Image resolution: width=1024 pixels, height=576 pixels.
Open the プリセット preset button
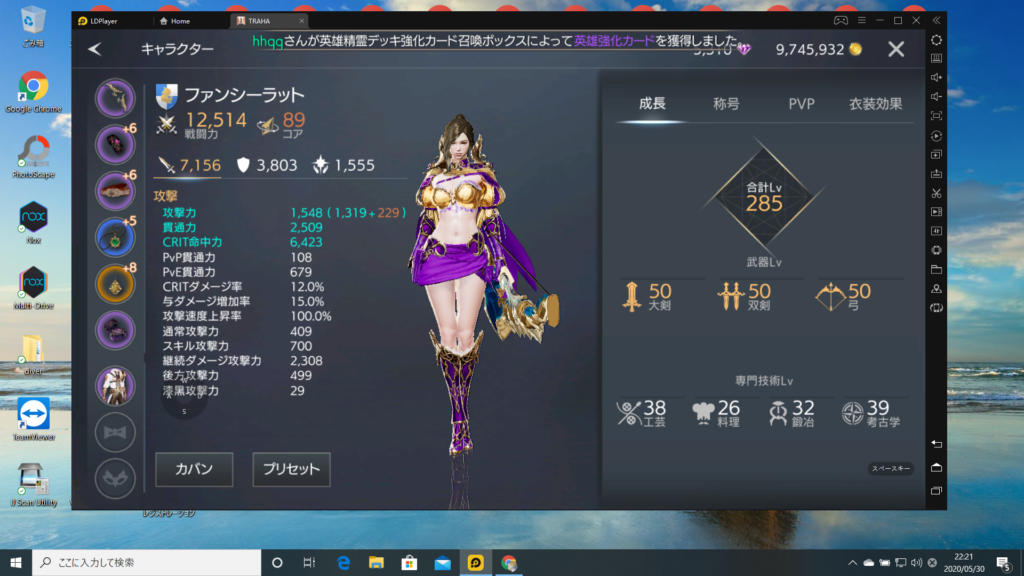coord(291,469)
